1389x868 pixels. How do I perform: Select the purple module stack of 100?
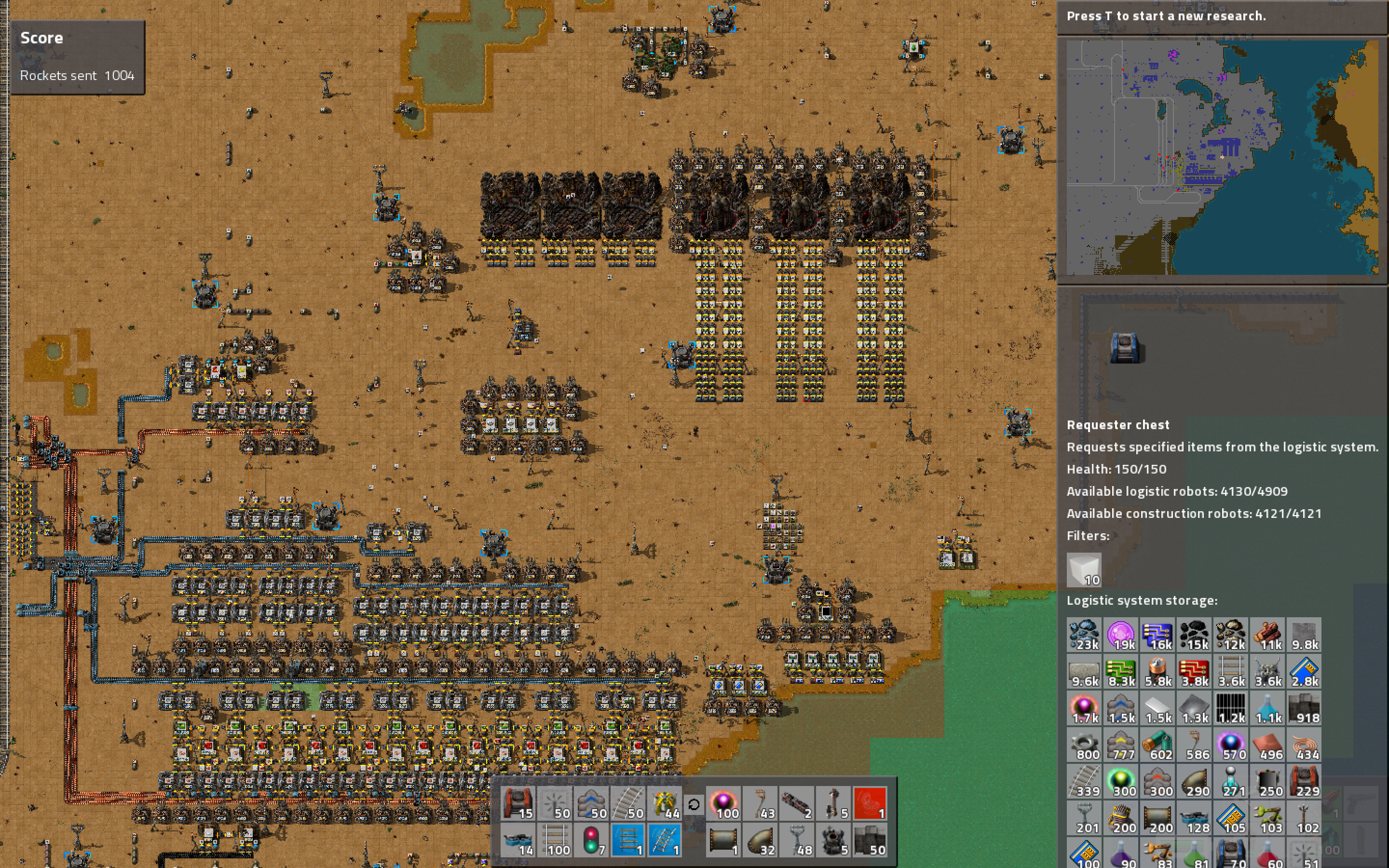[723, 802]
